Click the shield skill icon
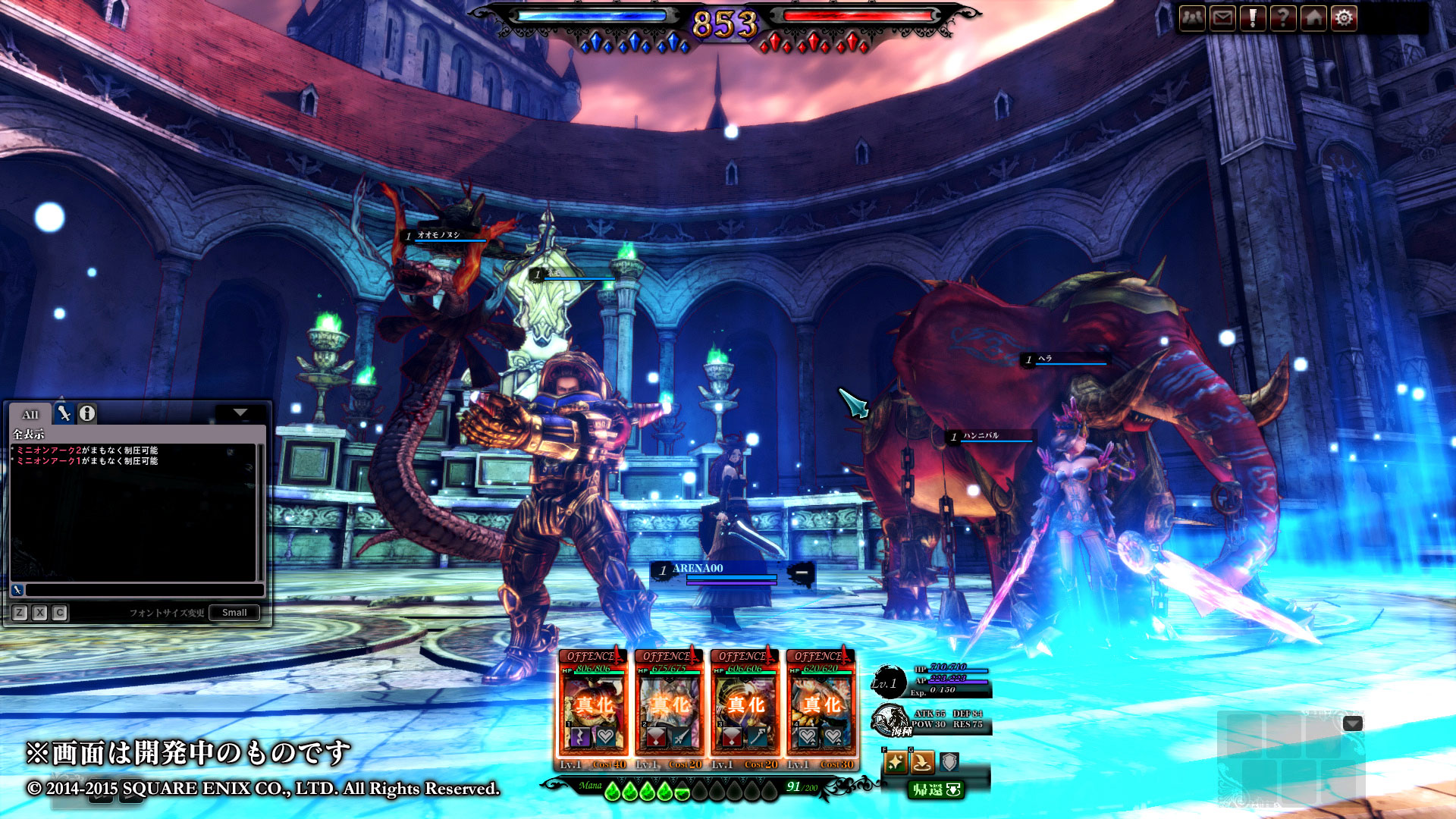The height and width of the screenshot is (819, 1456). (949, 762)
